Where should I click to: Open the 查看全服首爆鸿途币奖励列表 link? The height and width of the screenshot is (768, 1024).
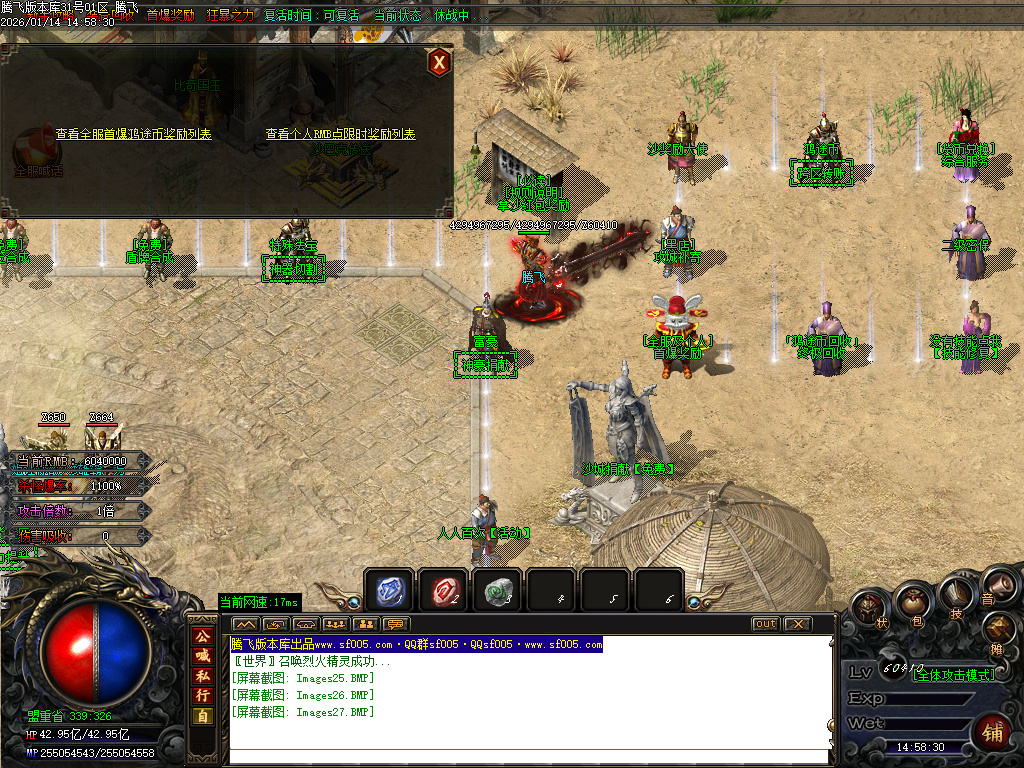pos(133,134)
